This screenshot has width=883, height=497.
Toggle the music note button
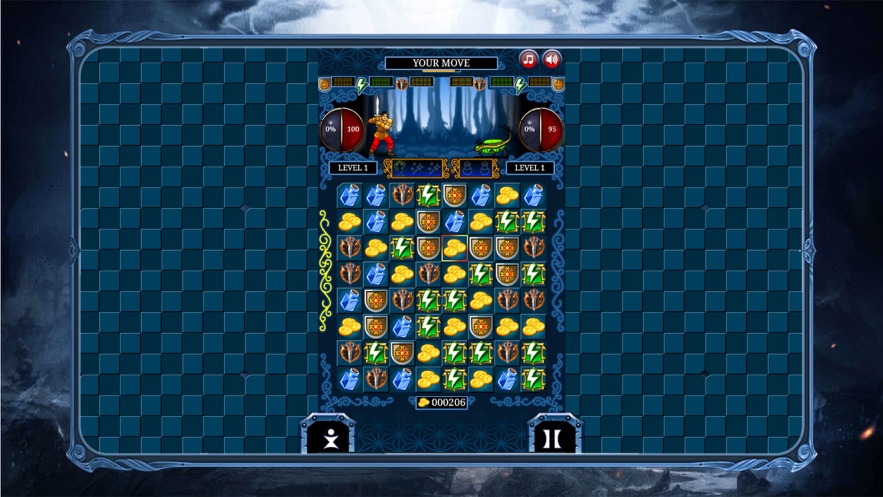pos(528,60)
